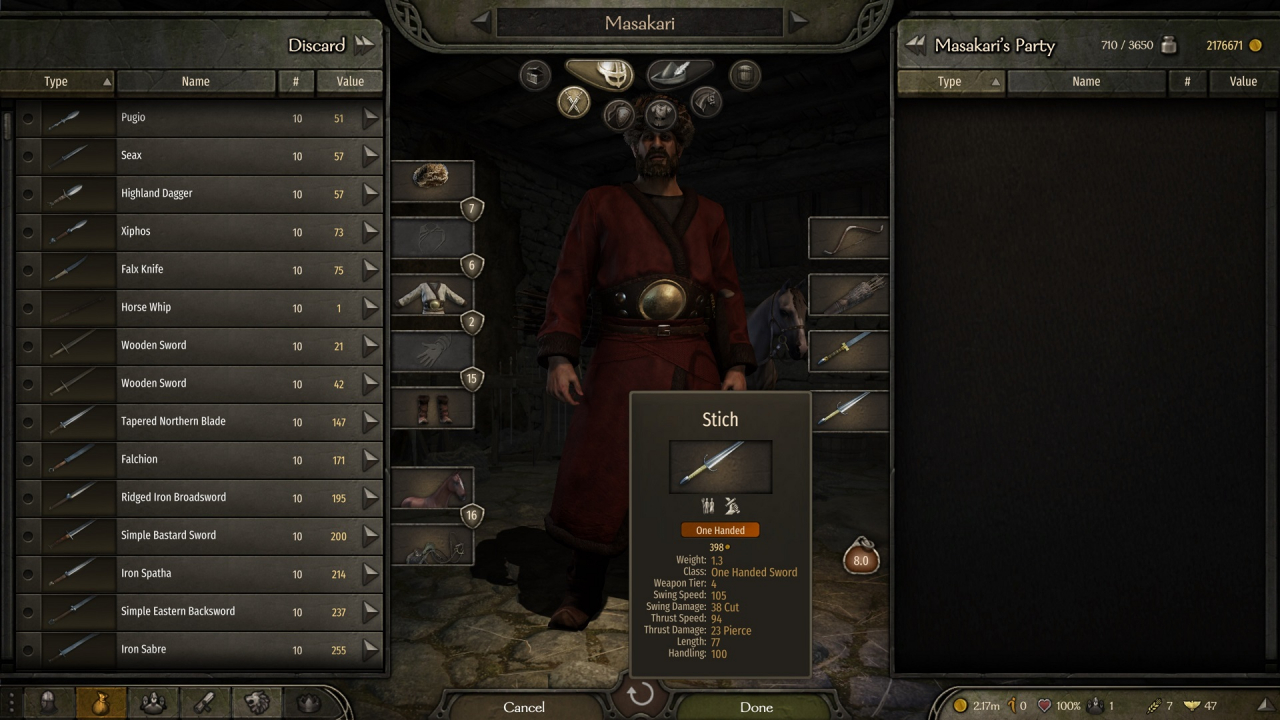Transfer the Xiphos using its arrow button

[x=371, y=232]
